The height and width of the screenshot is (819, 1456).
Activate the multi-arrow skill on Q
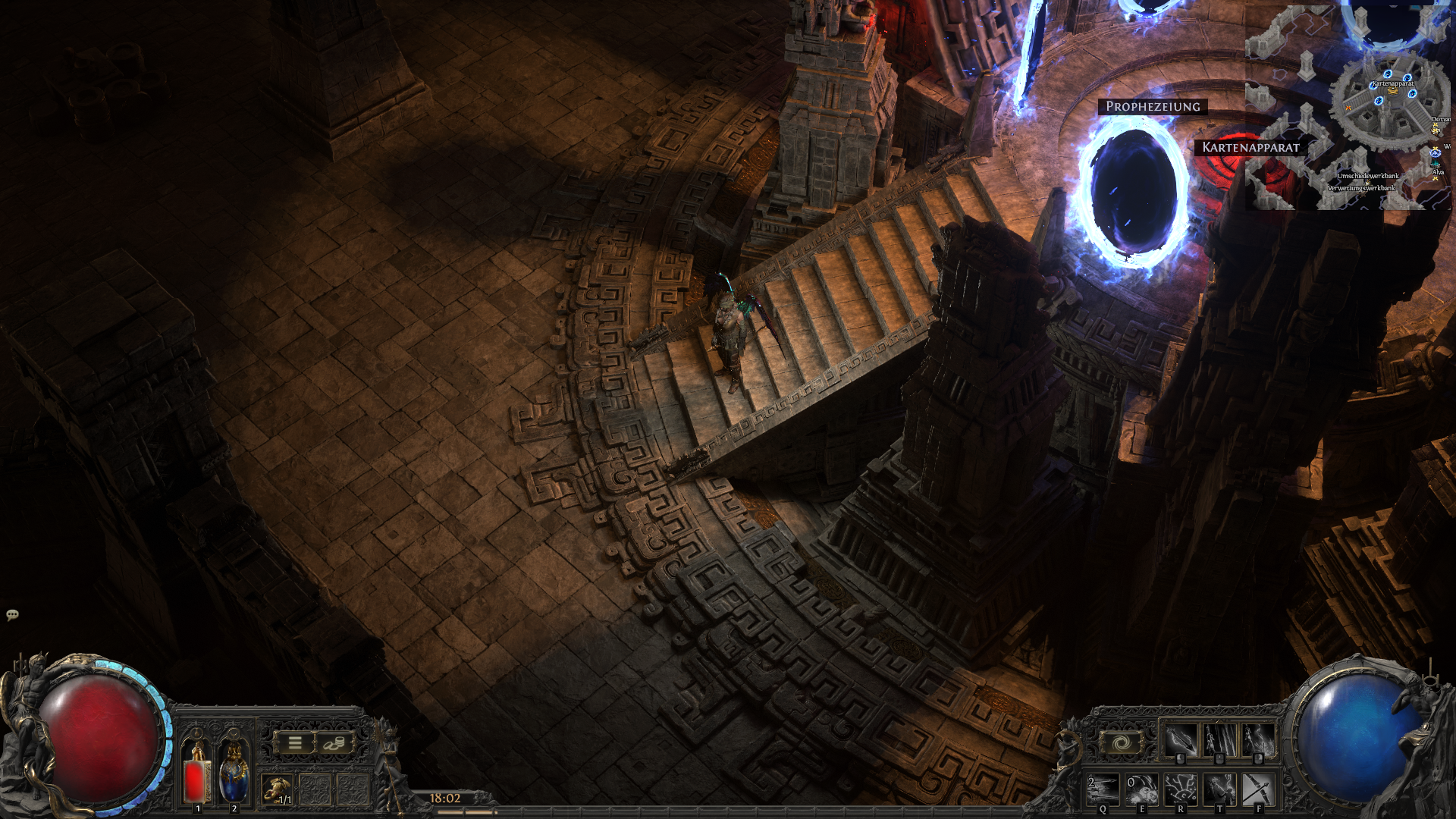tap(1103, 789)
